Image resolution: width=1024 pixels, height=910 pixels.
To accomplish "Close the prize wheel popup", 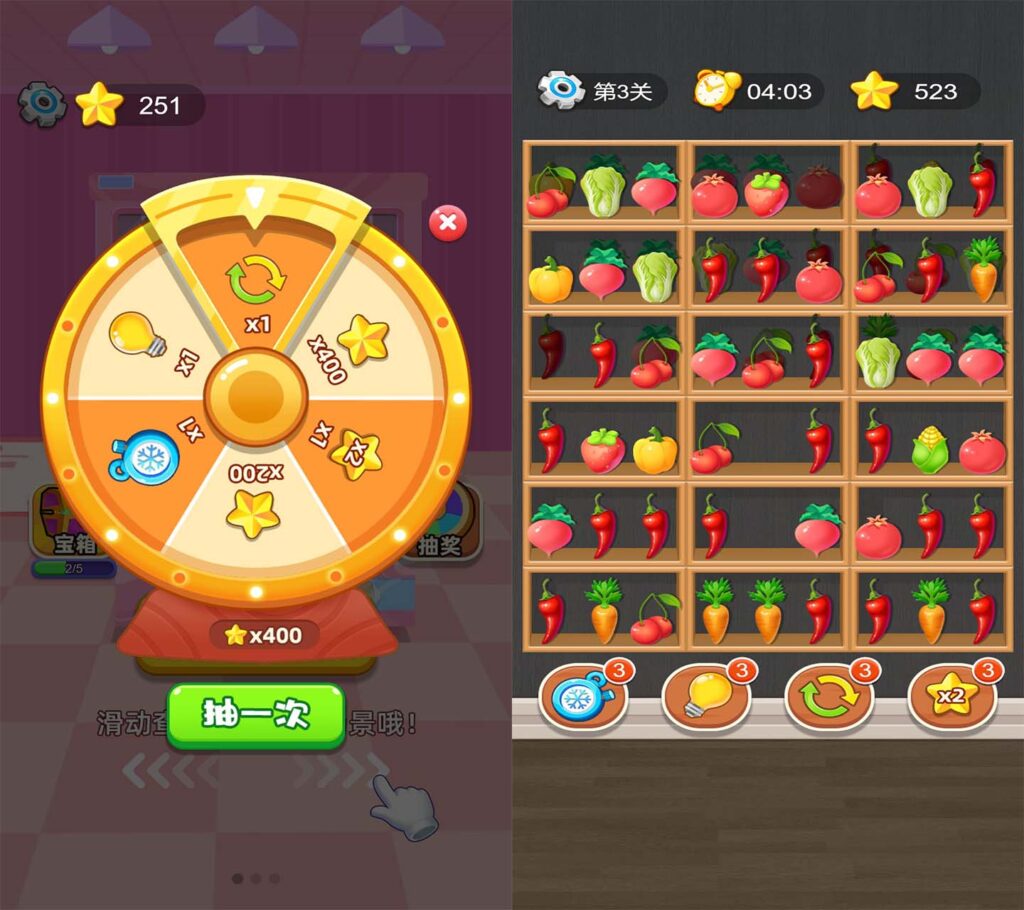I will pos(447,223).
